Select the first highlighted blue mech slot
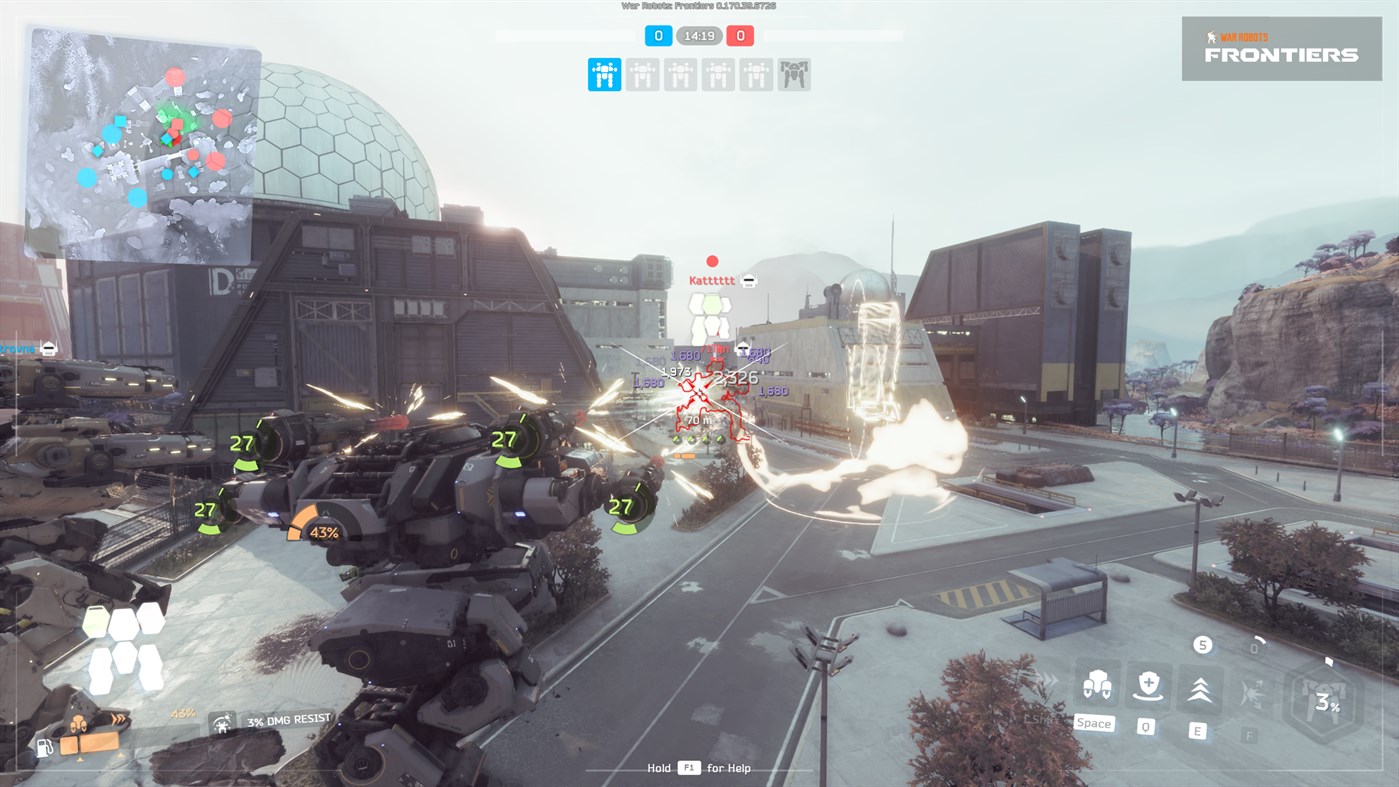 click(x=604, y=73)
